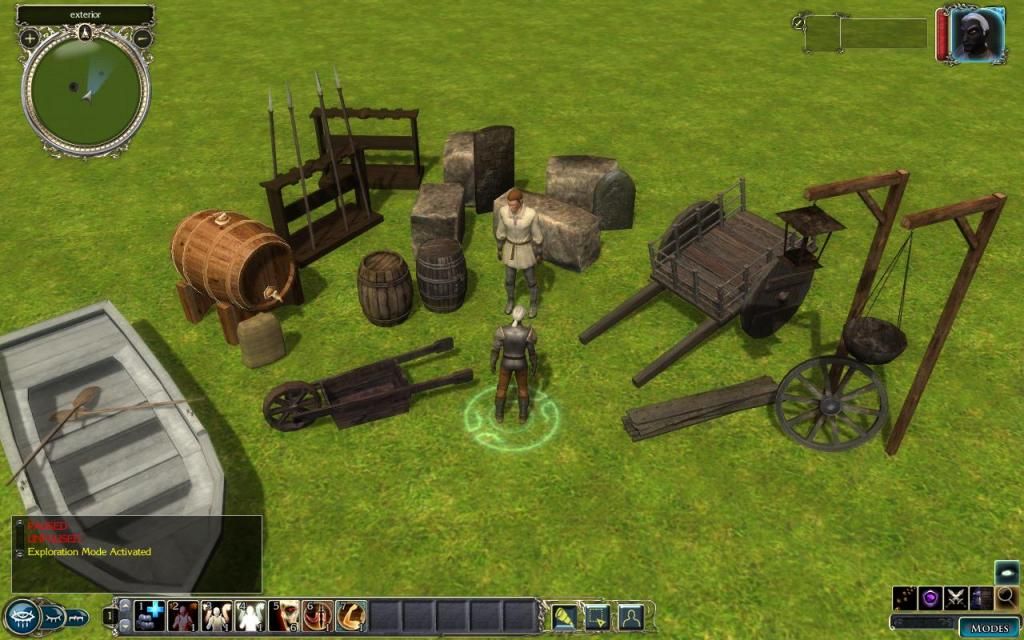Image resolution: width=1024 pixels, height=640 pixels.
Task: Use the glowing white figure ability in slot 4
Action: (x=250, y=615)
